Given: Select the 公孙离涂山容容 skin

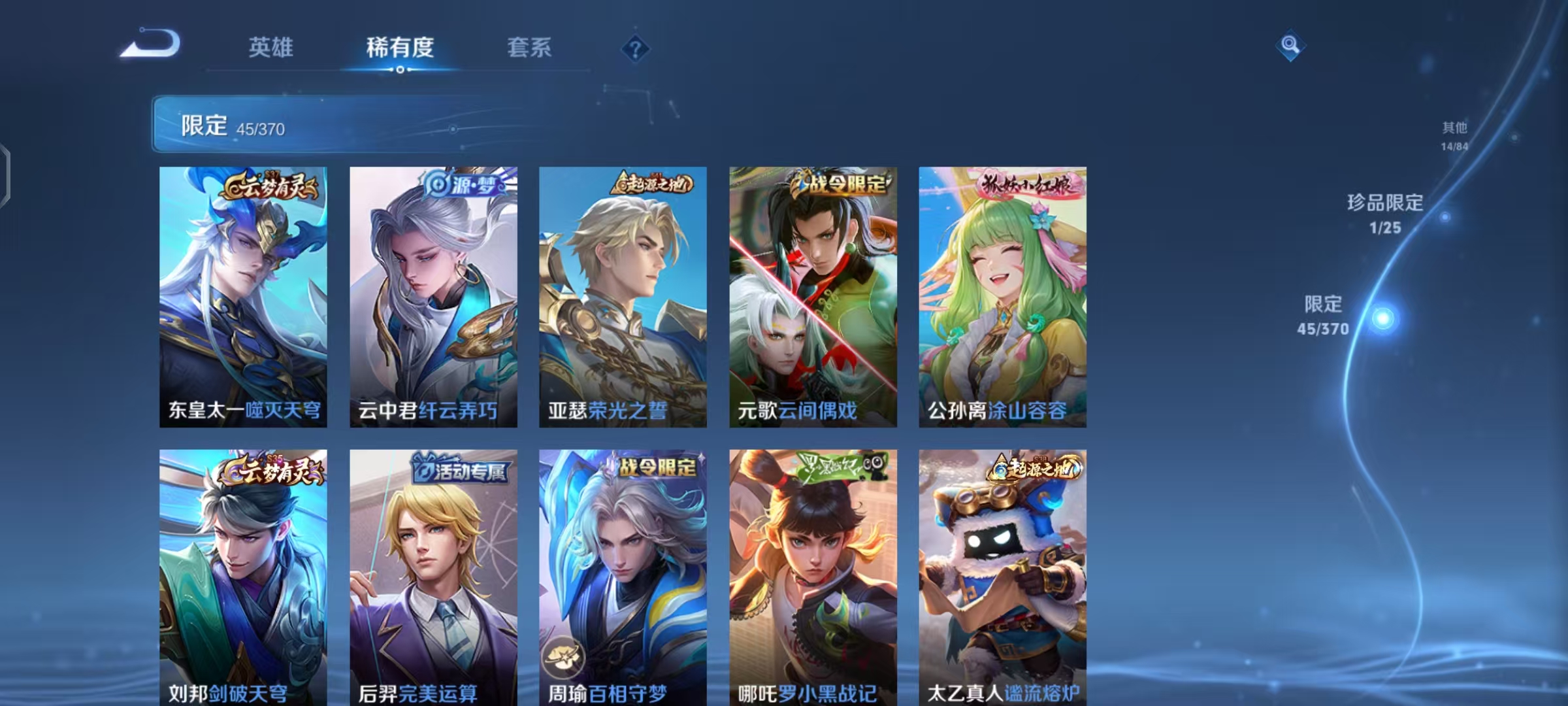Looking at the screenshot, I should [x=1004, y=294].
